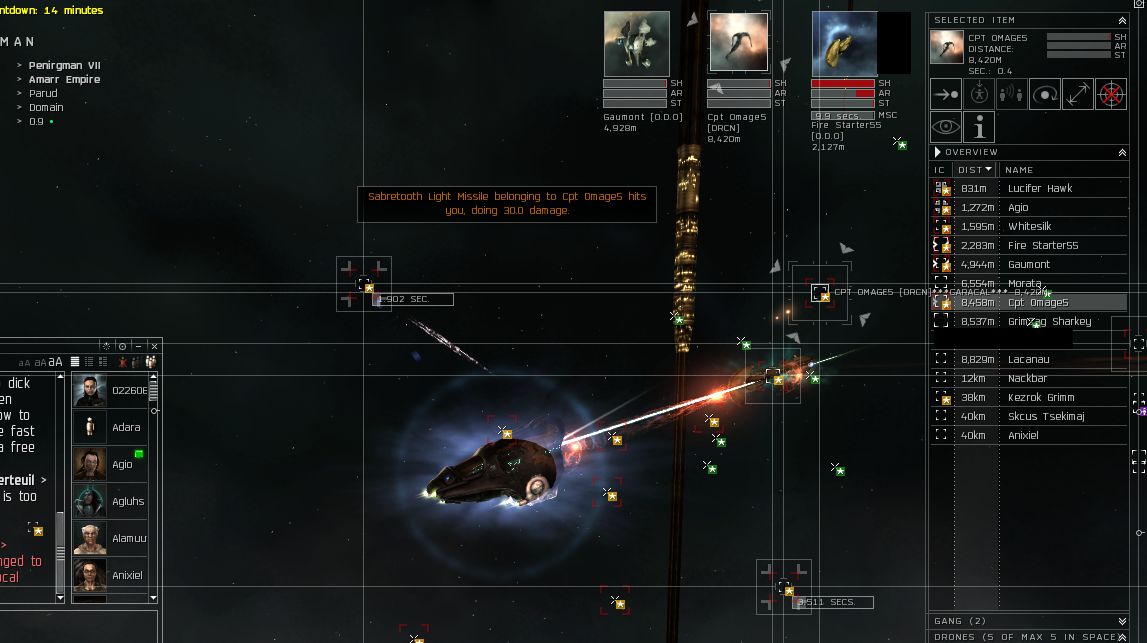The width and height of the screenshot is (1147, 643).
Task: Close the chat channel window
Action: click(154, 346)
